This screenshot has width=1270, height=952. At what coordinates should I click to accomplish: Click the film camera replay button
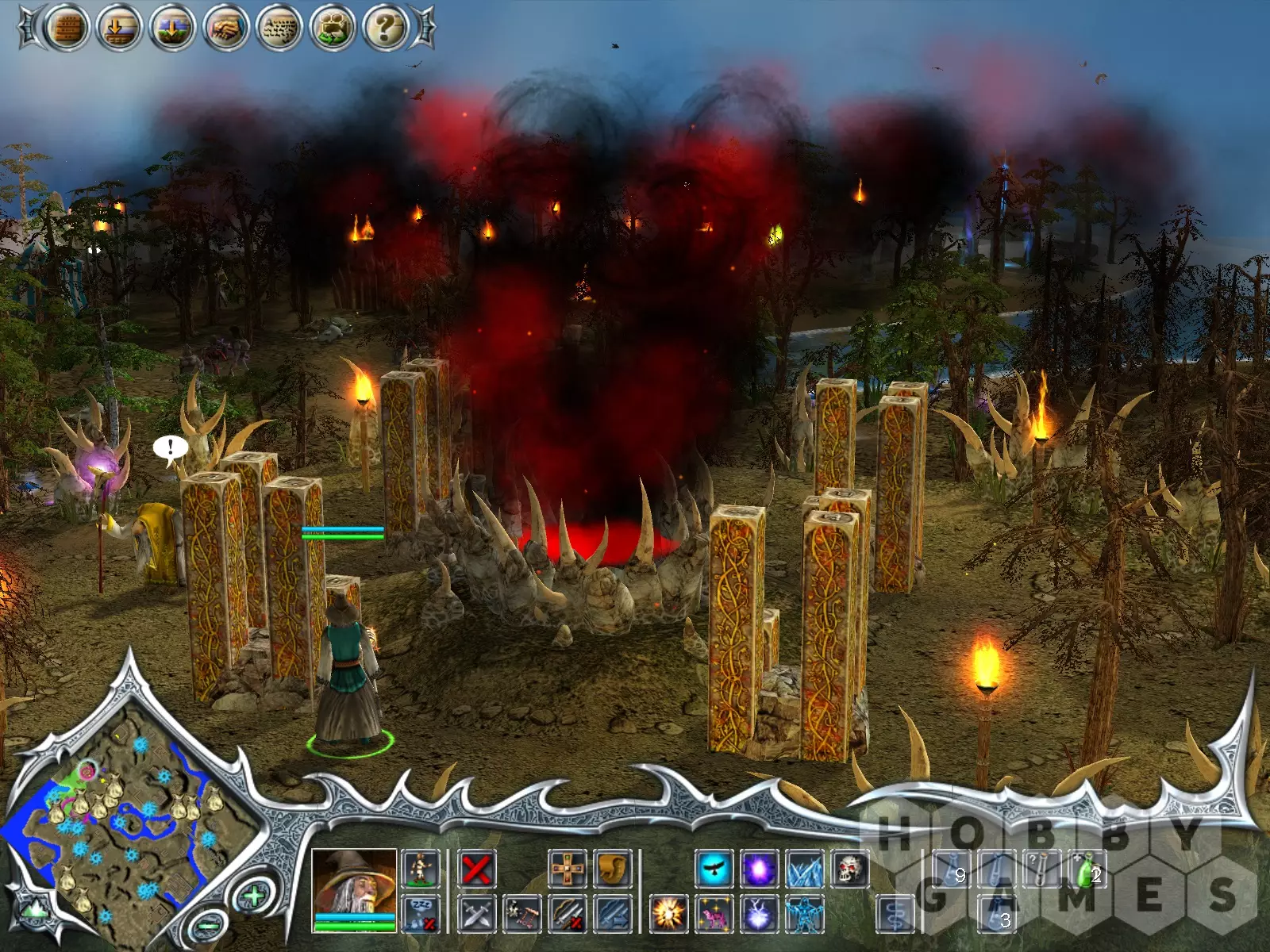pyautogui.click(x=332, y=29)
